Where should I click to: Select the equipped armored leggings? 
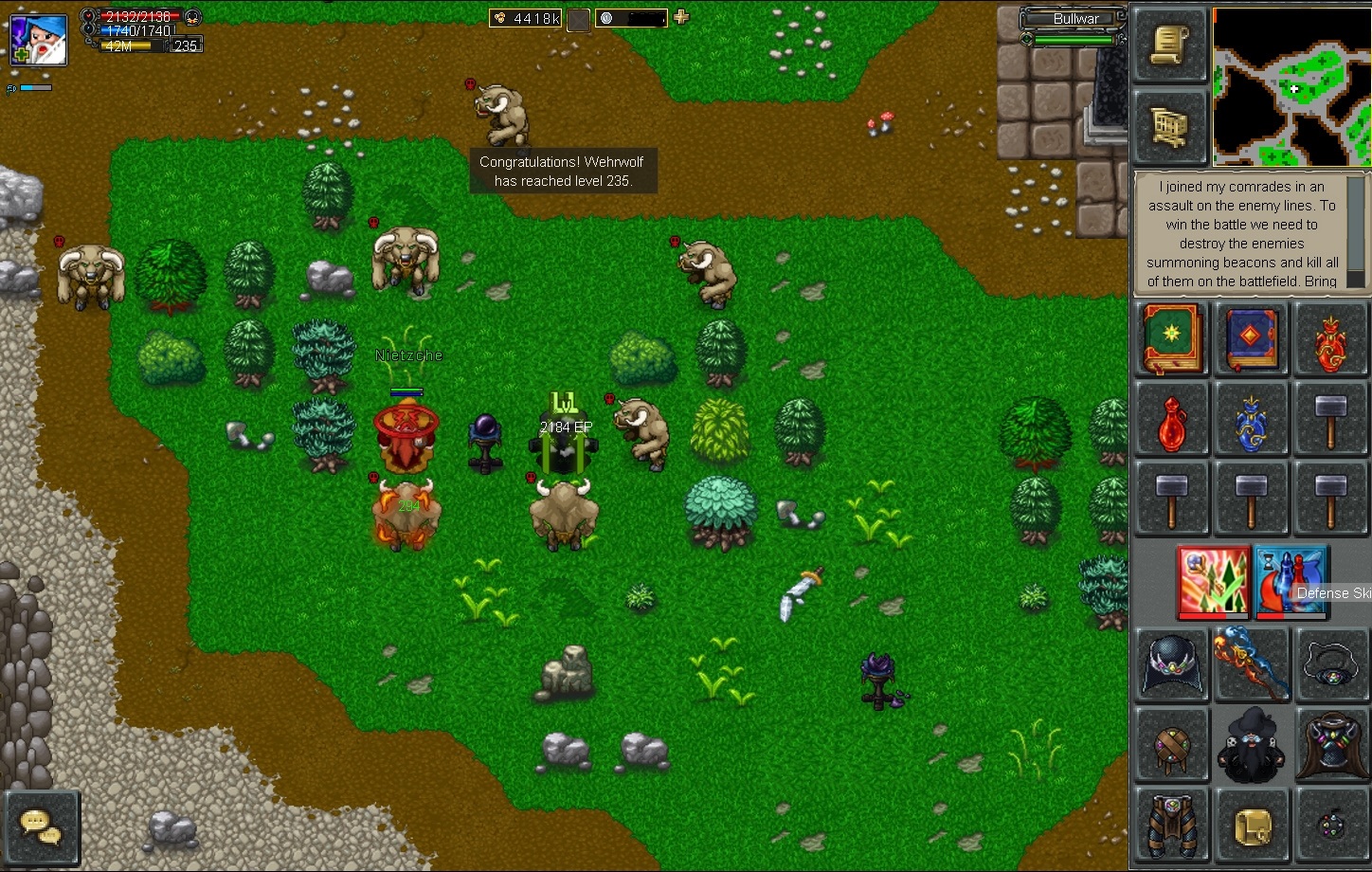[1172, 826]
